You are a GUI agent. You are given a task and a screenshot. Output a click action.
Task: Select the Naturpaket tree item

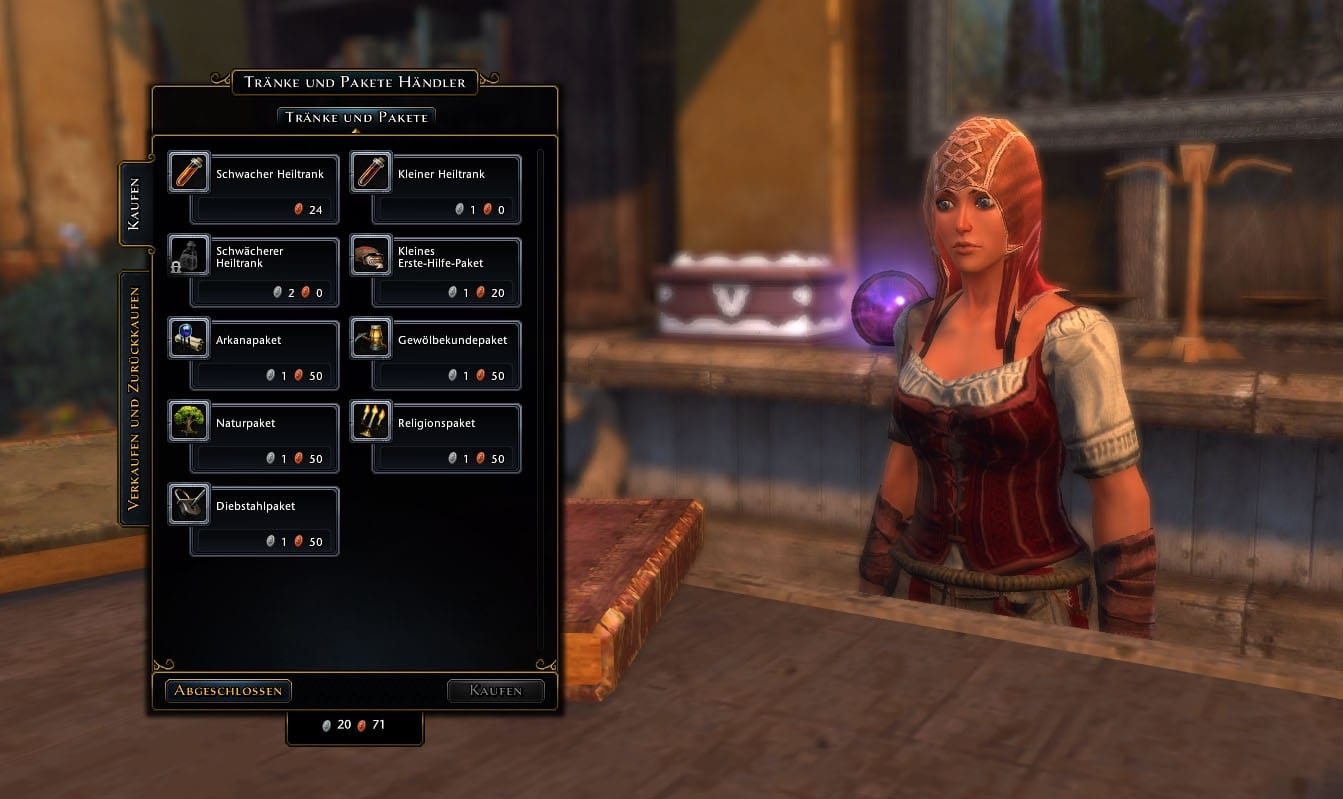click(254, 438)
